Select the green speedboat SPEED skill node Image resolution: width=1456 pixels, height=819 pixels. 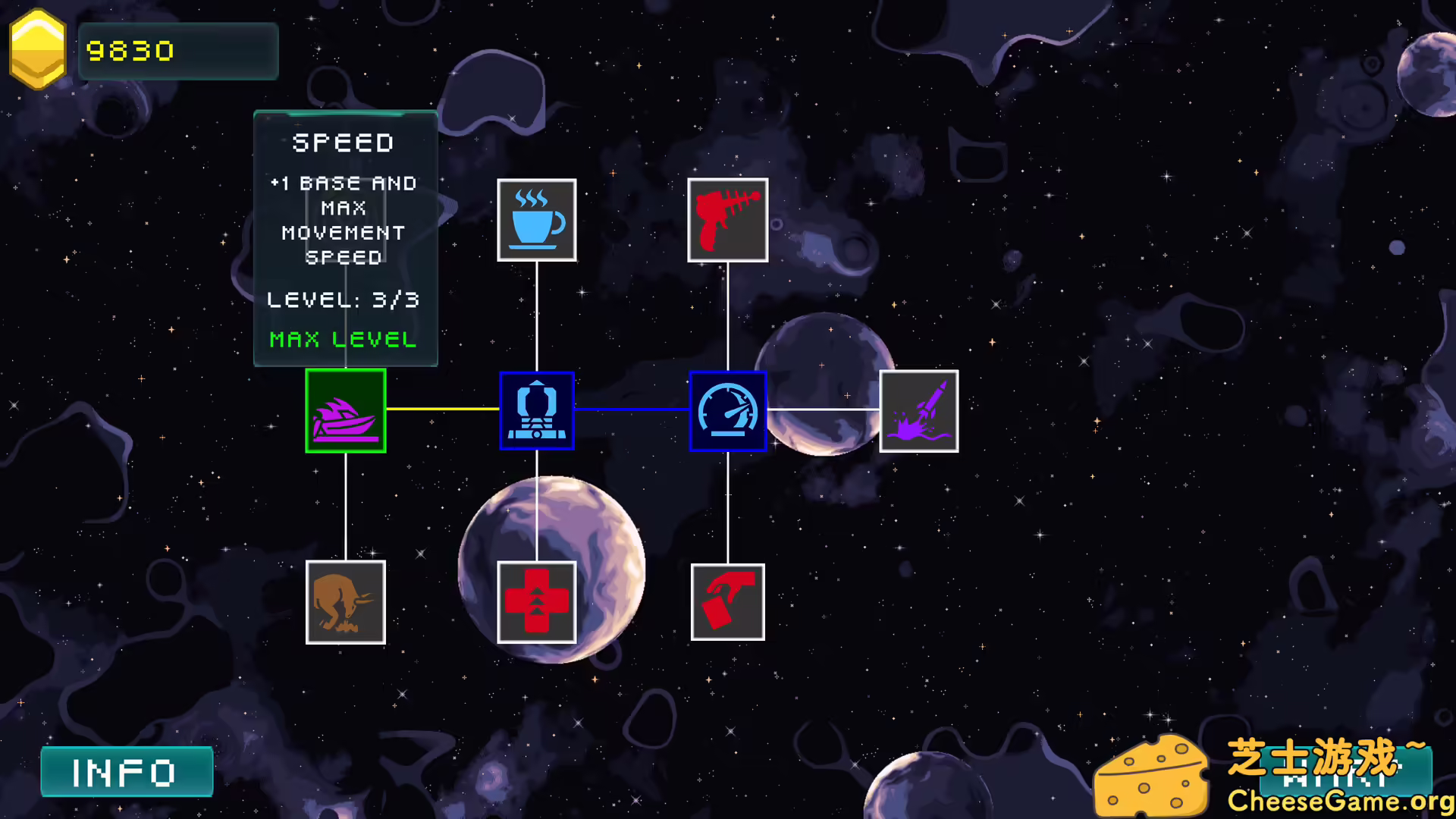pos(345,410)
